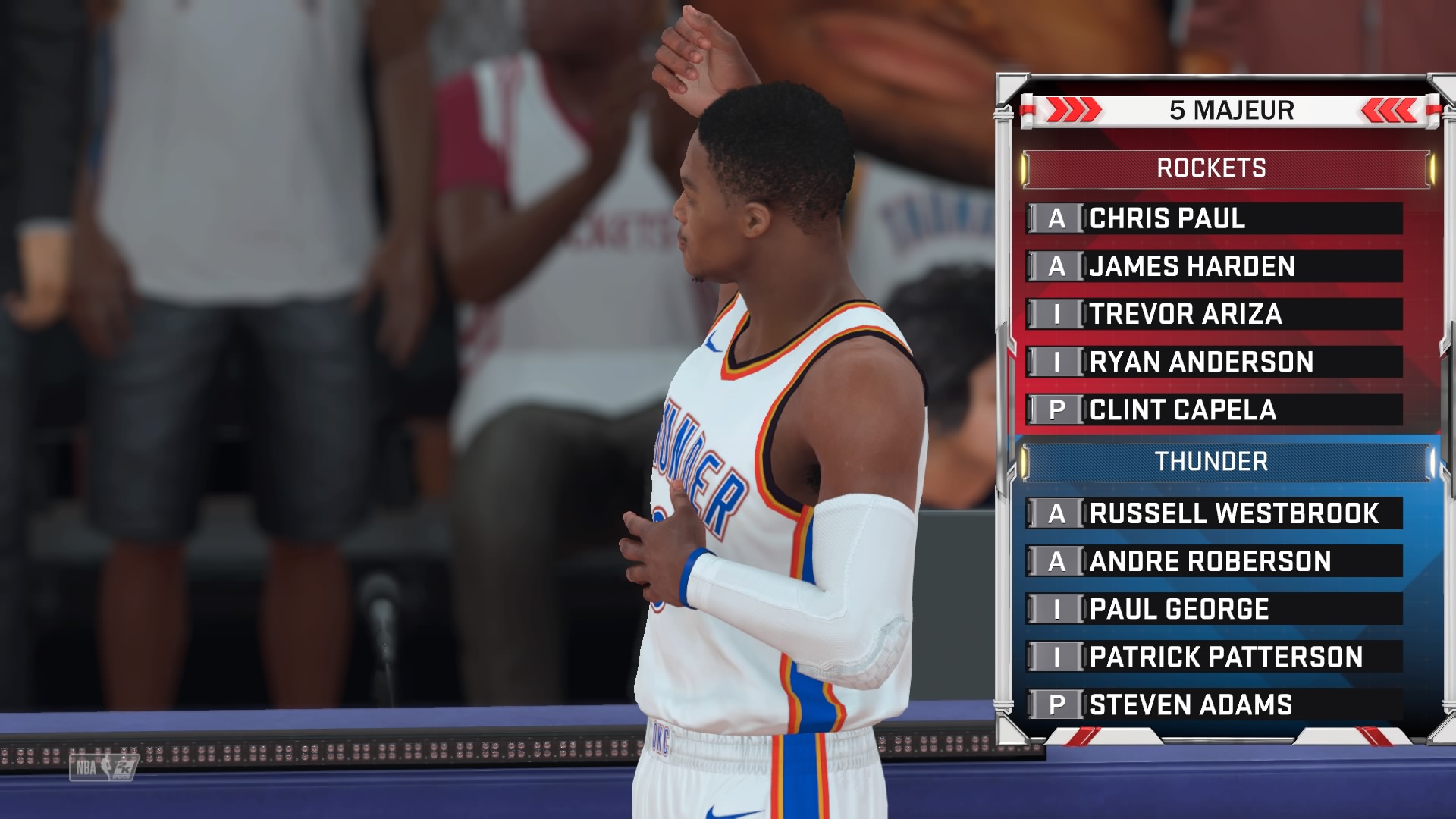Image resolution: width=1456 pixels, height=819 pixels.
Task: Select the 'A' badge beside Russell Westbrook
Action: (x=1057, y=513)
